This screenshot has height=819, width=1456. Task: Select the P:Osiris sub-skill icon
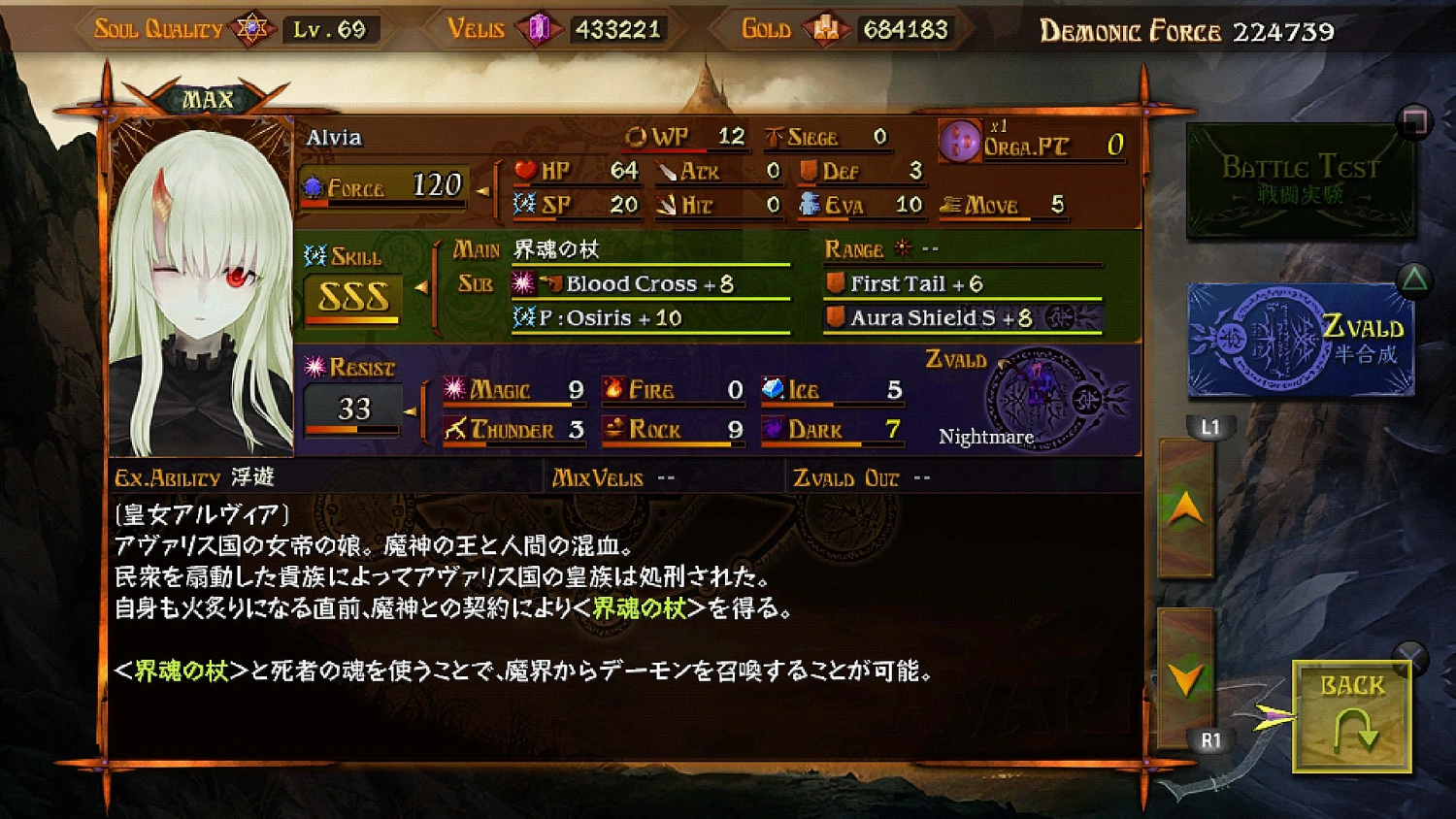point(522,317)
